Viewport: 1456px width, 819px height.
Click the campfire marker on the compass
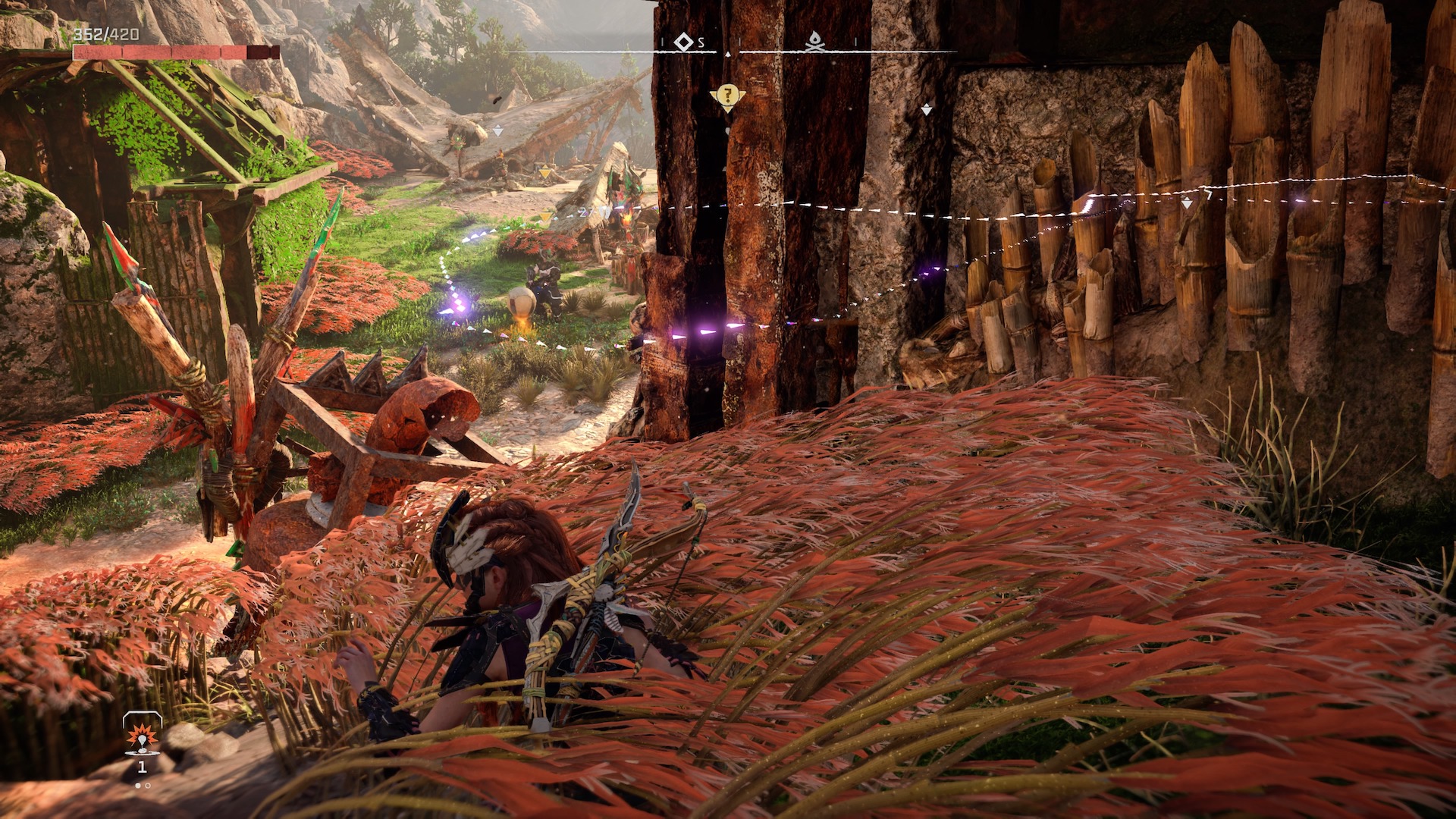(x=815, y=42)
